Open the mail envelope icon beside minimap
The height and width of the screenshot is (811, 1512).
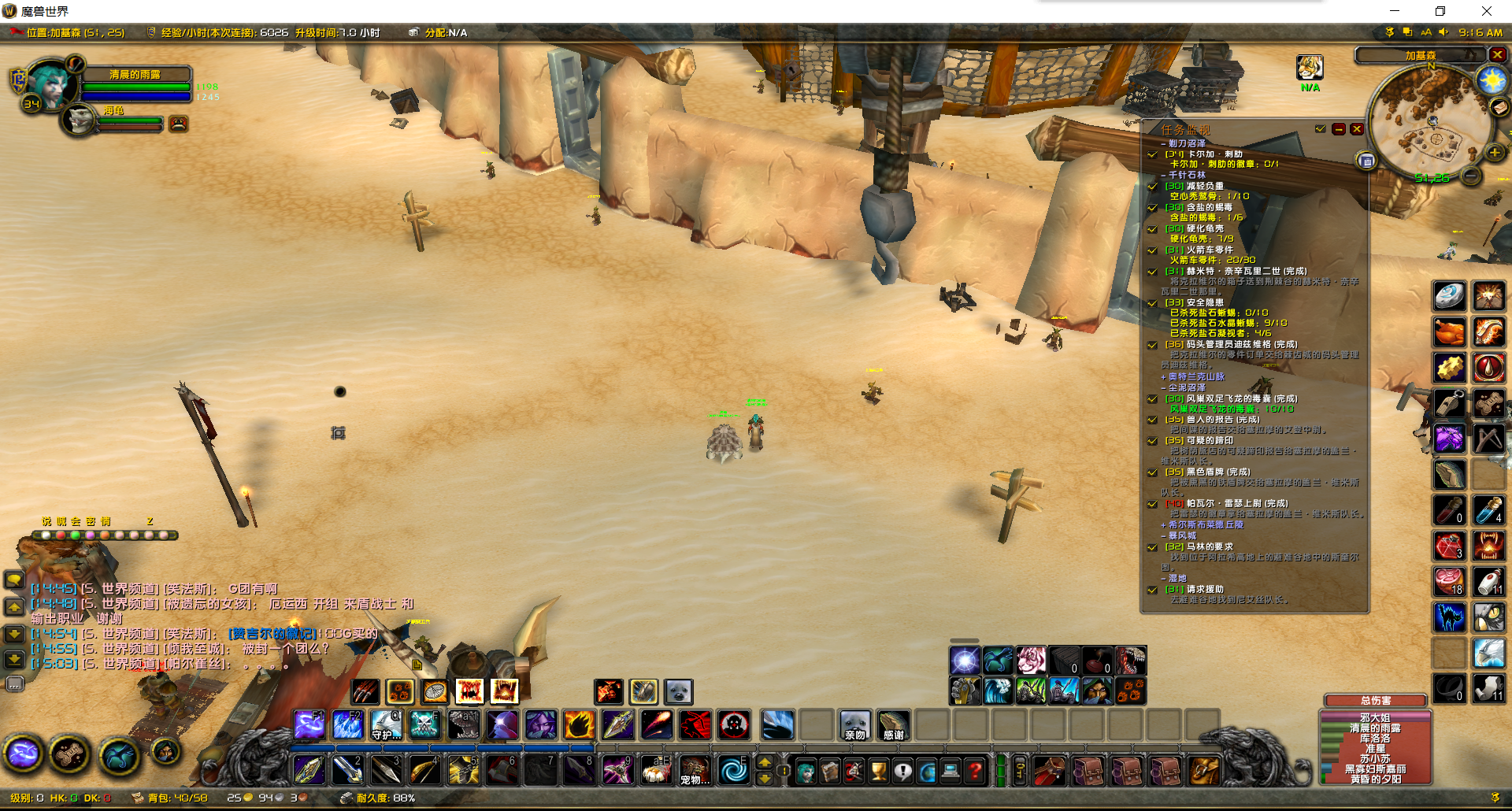click(1499, 107)
